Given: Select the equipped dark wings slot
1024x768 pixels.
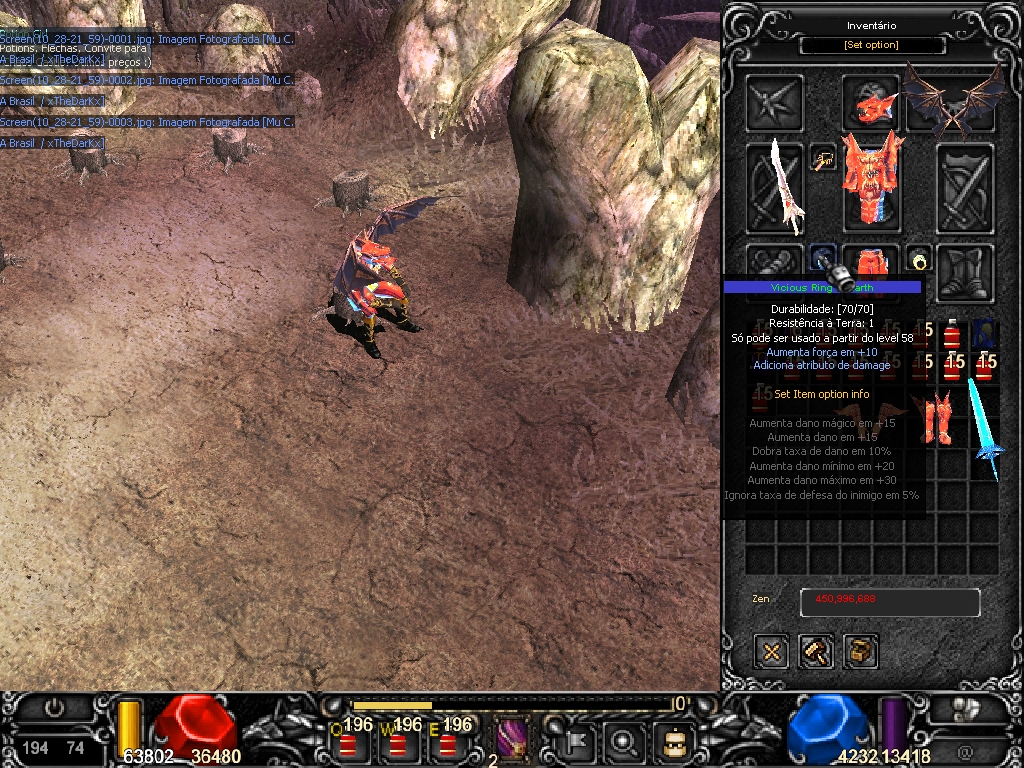Looking at the screenshot, I should click(954, 100).
